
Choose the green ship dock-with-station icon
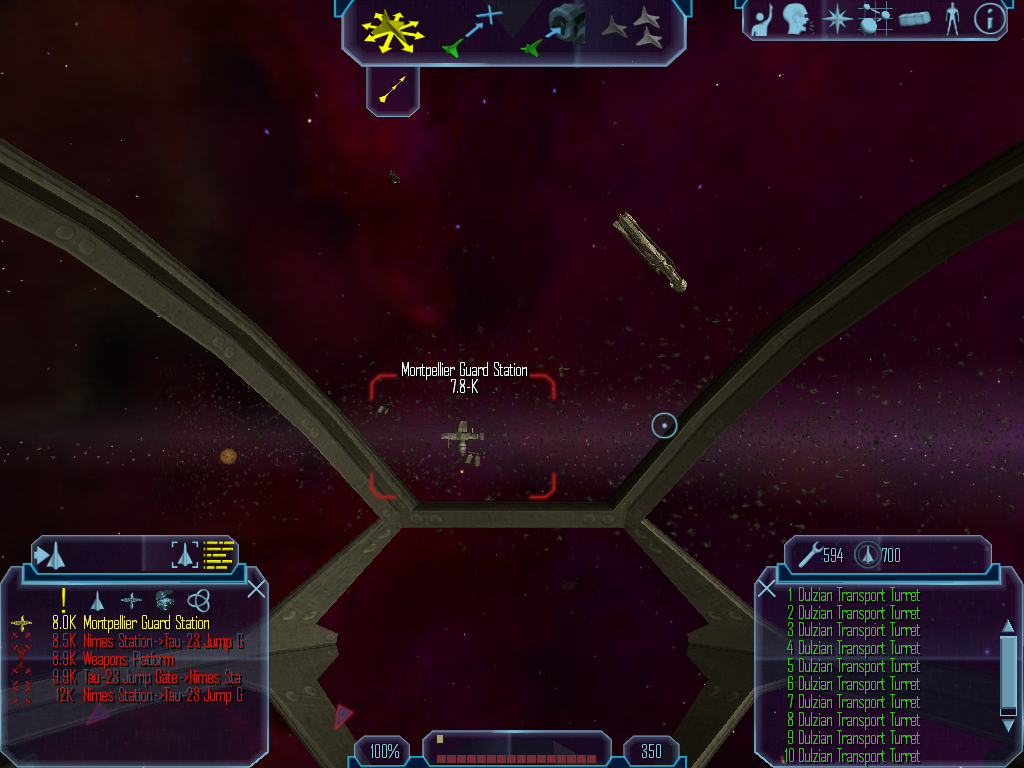(x=553, y=30)
